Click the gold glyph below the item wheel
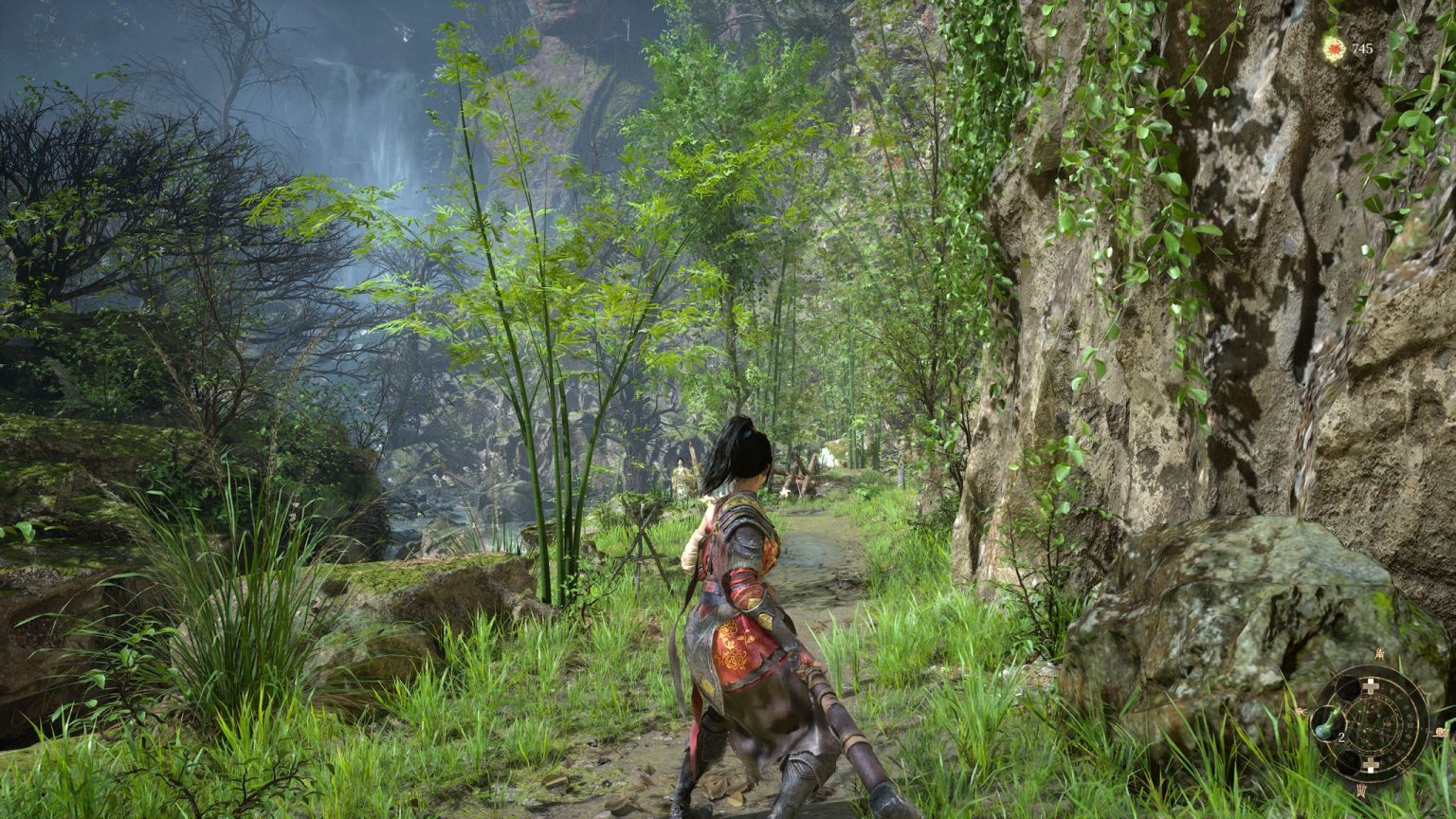The width and height of the screenshot is (1456, 819). click(1362, 789)
